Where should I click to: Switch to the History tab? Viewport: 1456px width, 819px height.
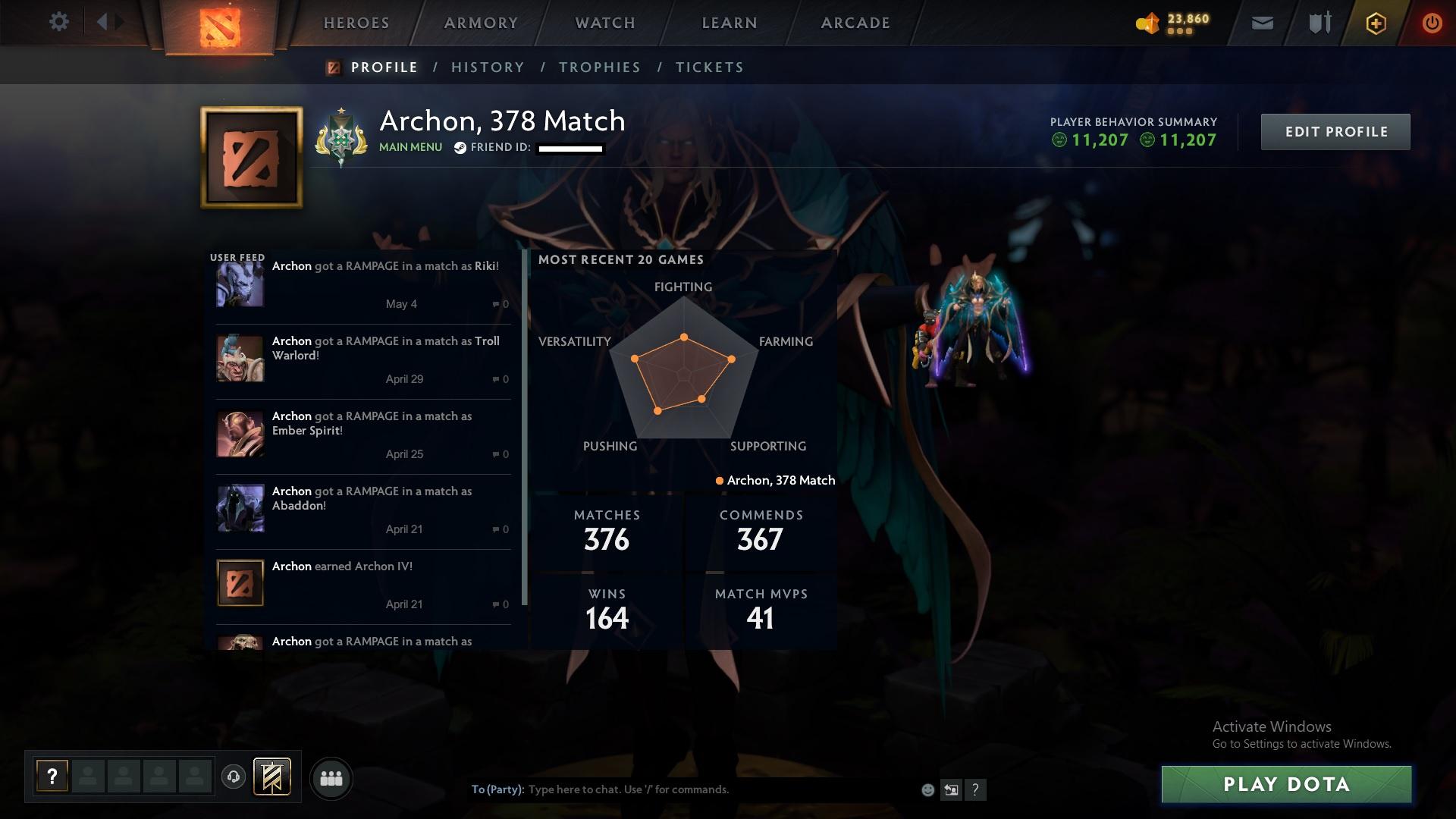pos(488,67)
